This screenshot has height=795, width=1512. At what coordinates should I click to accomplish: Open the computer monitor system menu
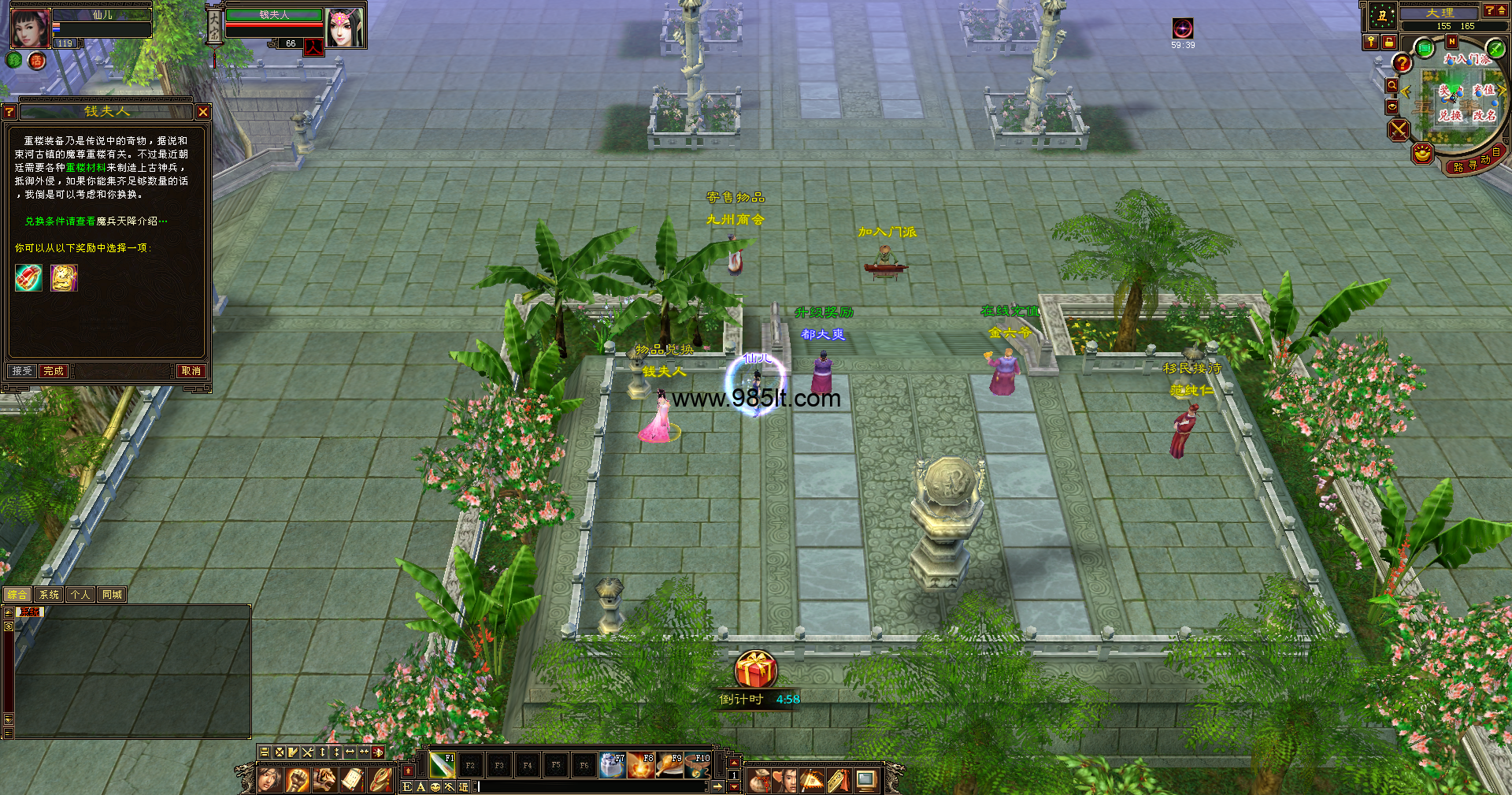coord(866,780)
